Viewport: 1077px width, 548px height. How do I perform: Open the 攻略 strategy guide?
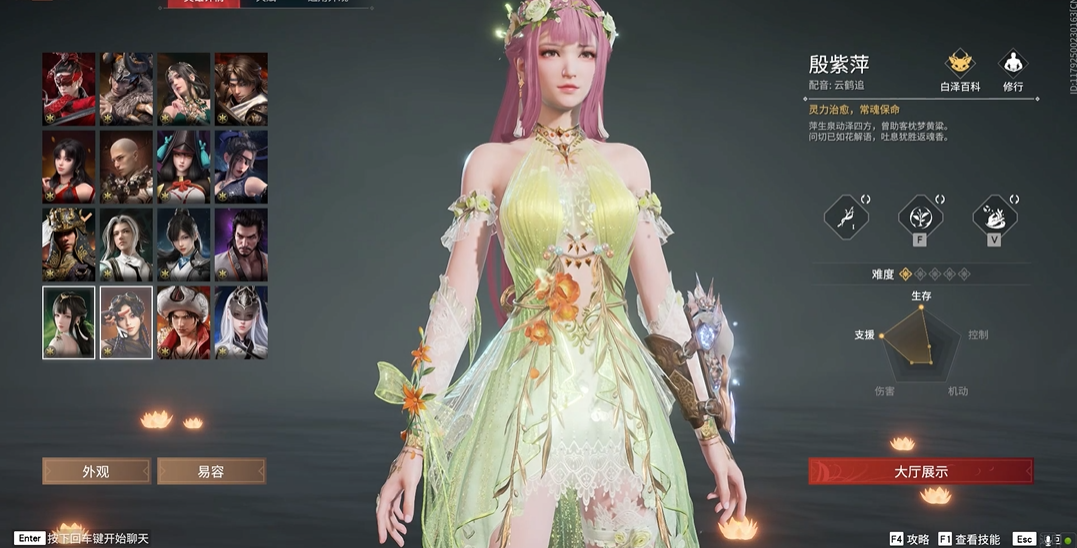tap(910, 539)
